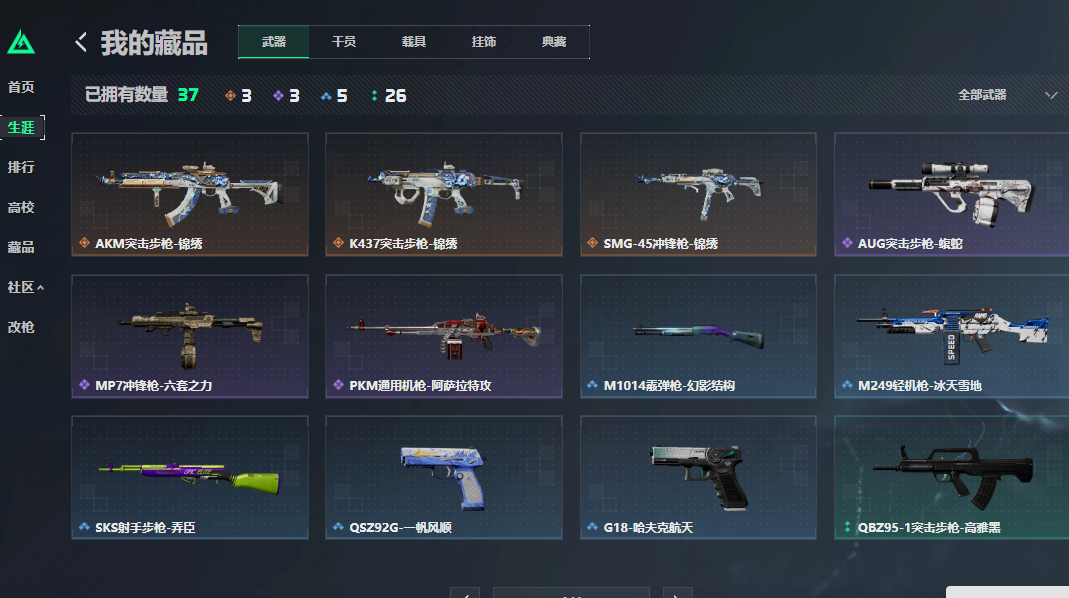The width and height of the screenshot is (1069, 598).
Task: Show the 典藏 tab
Action: (x=554, y=42)
